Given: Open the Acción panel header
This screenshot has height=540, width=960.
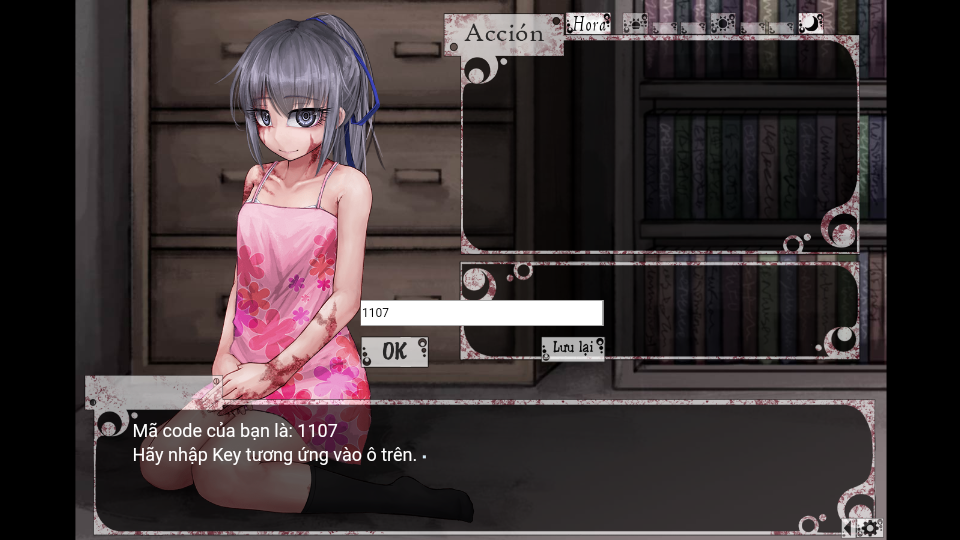Looking at the screenshot, I should pos(504,33).
